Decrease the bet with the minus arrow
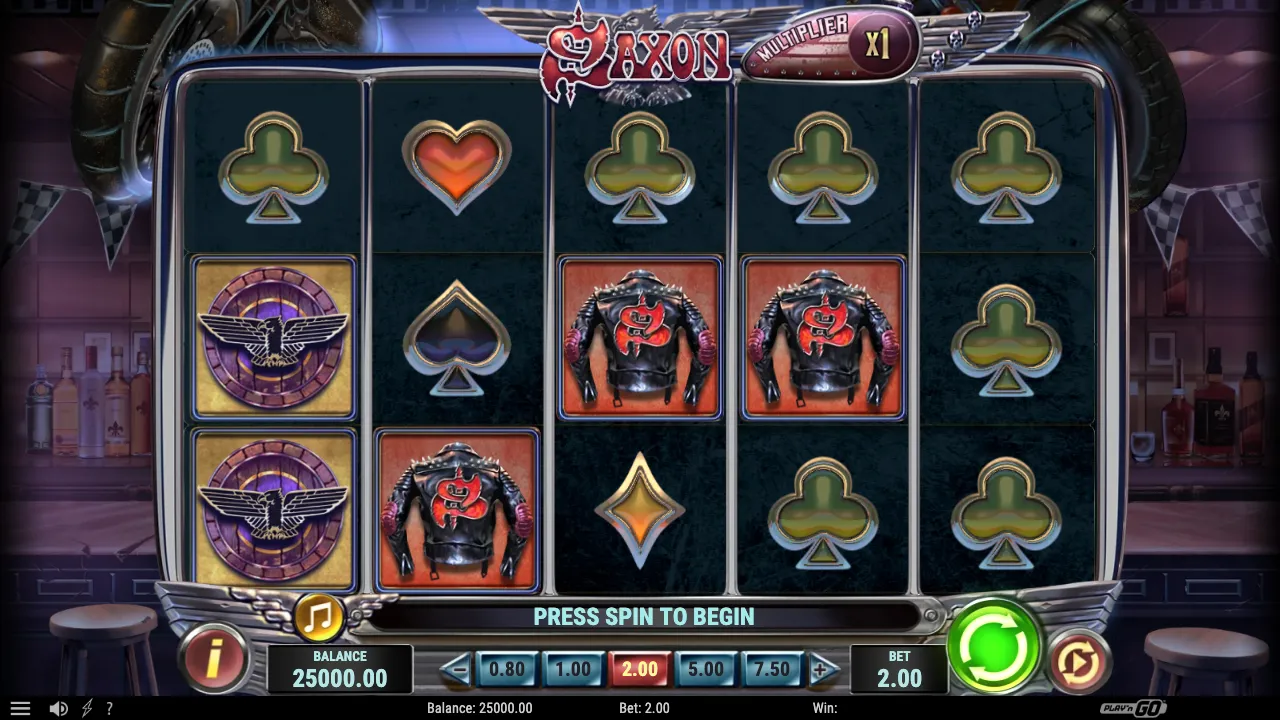Image resolution: width=1280 pixels, height=720 pixels. (456, 669)
